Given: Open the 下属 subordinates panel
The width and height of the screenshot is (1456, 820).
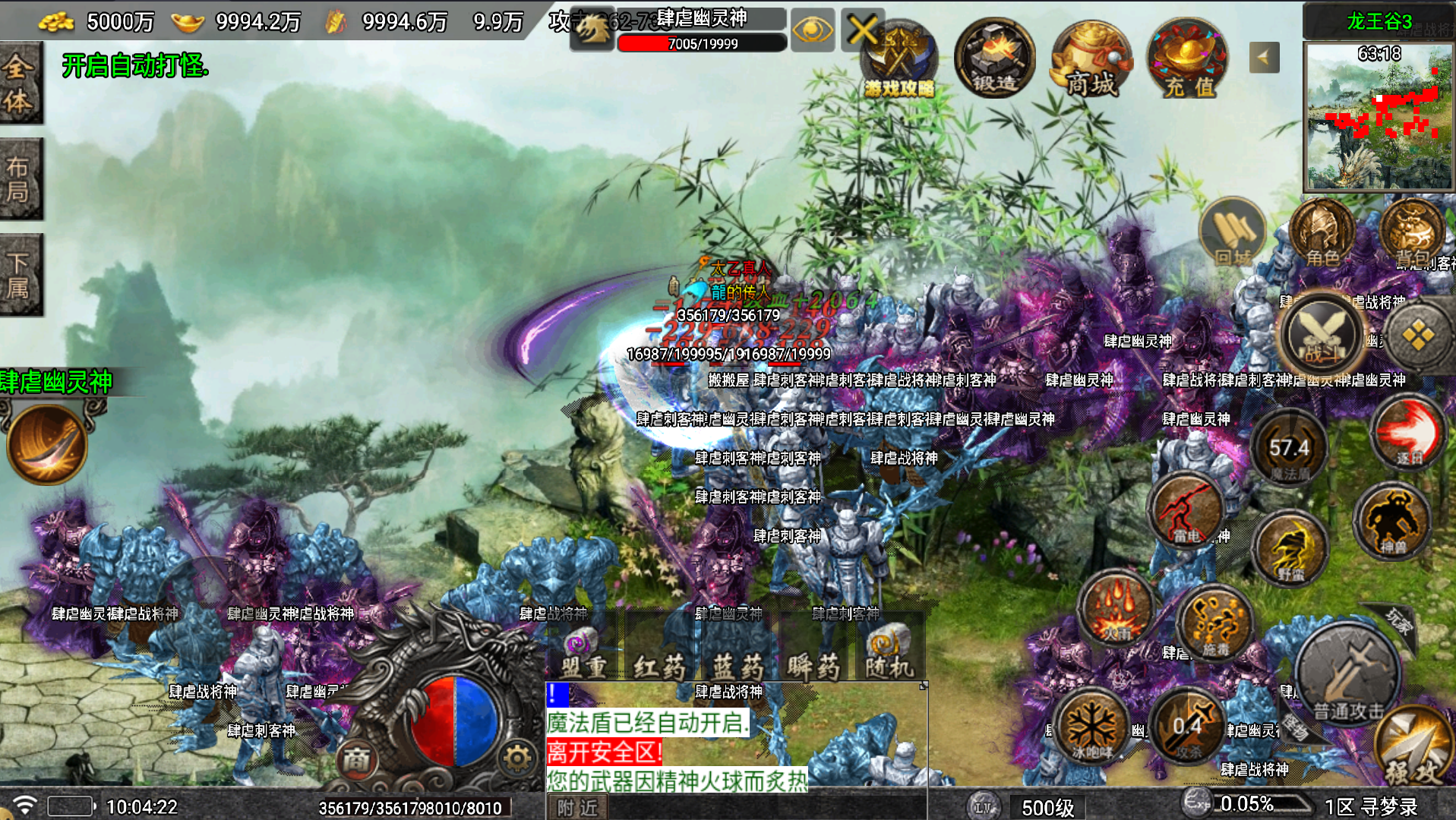Looking at the screenshot, I should (x=20, y=275).
